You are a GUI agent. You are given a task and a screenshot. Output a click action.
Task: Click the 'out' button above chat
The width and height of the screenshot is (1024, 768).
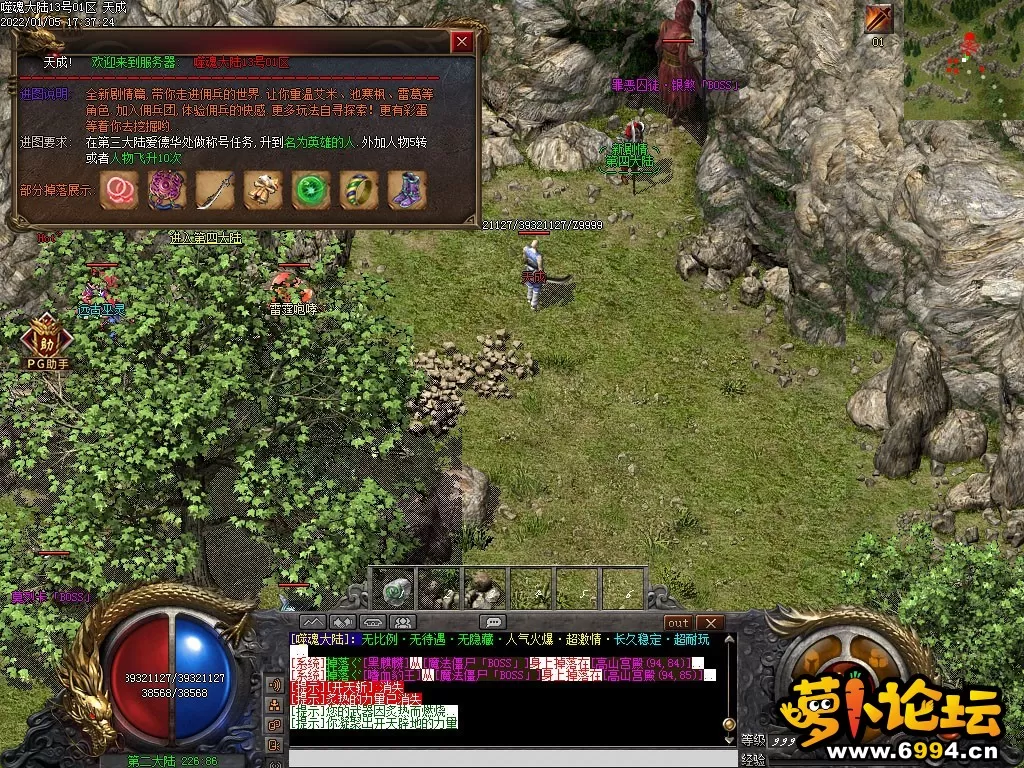(679, 623)
